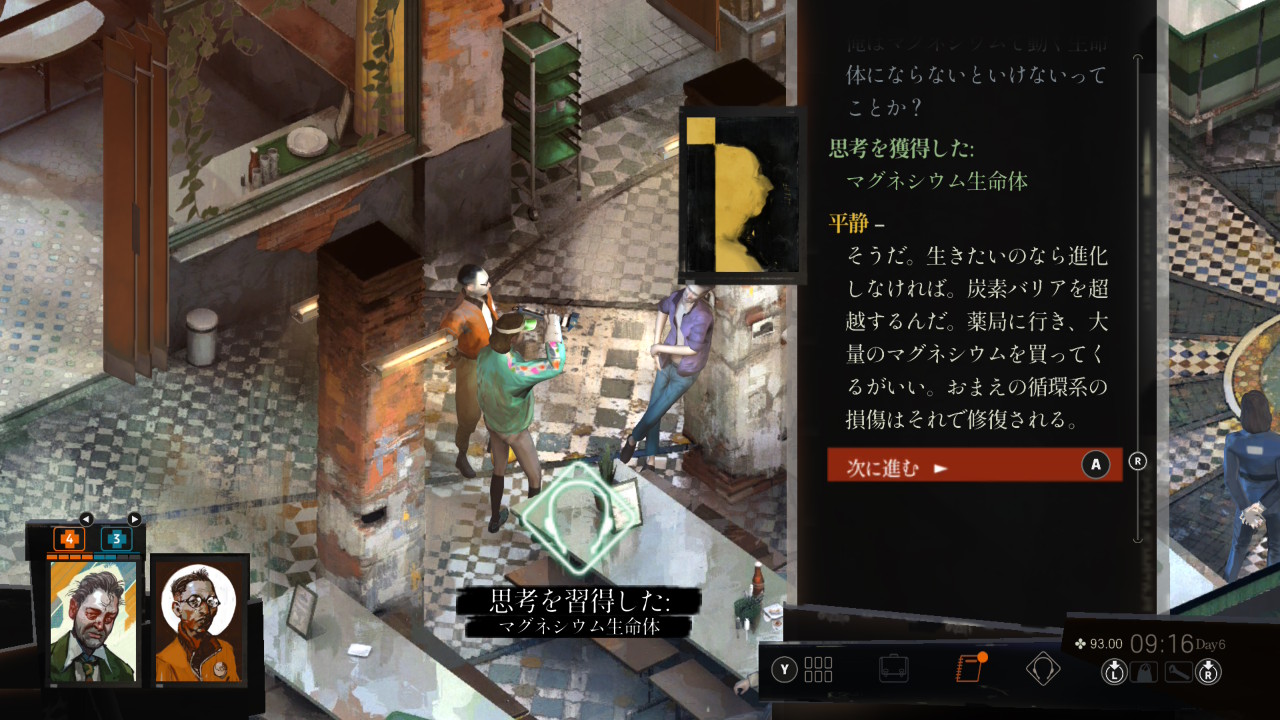Screen dimensions: 1280x720
Task: Open the Thought Cabinet head icon
Action: pos(1043,668)
